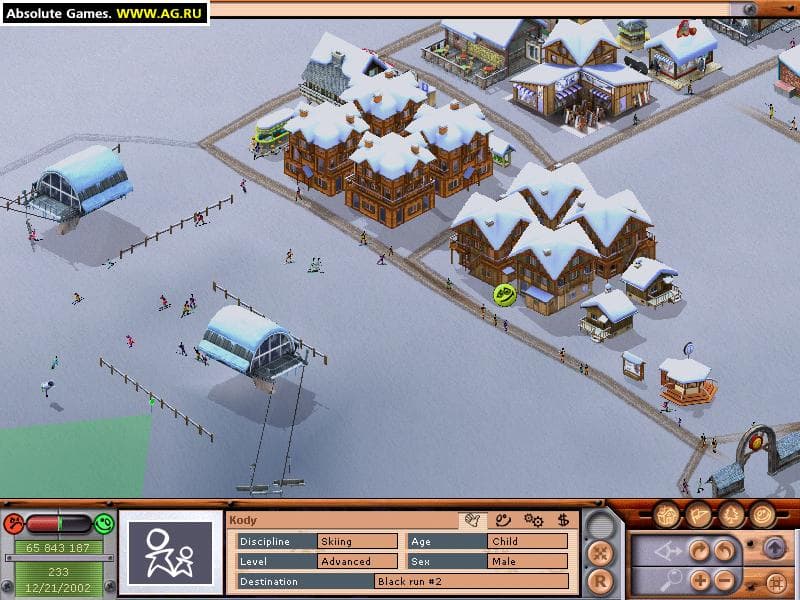Viewport: 800px width, 600px height.
Task: Click the crossed arrows button above R
Action: click(x=600, y=551)
